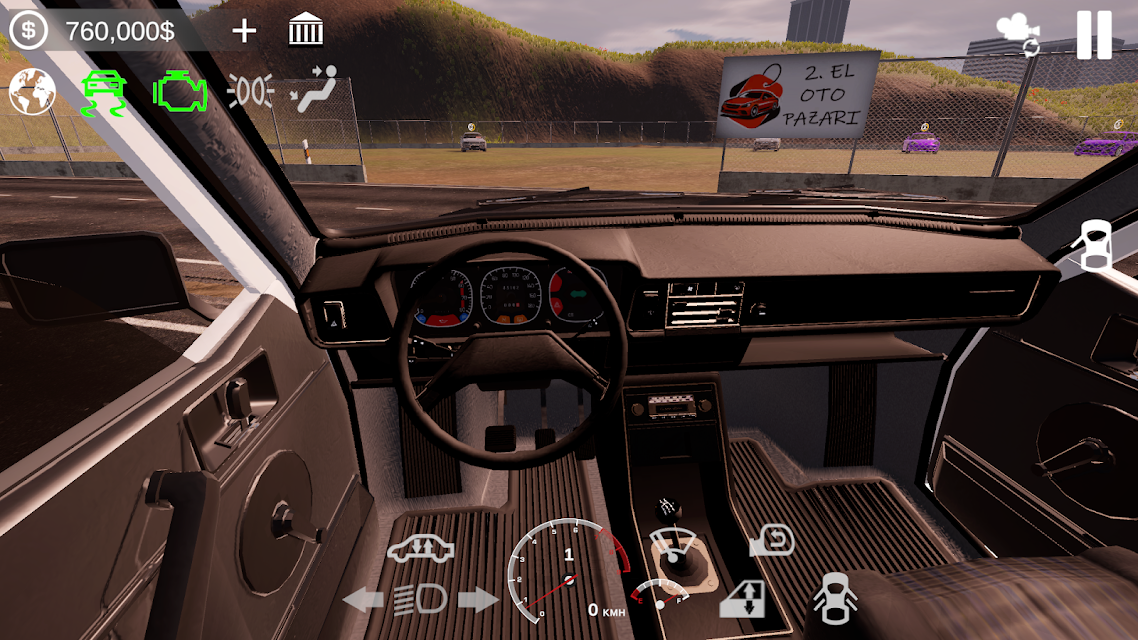Toggle the interior cabin light icon
The image size is (1138, 640).
pyautogui.click(x=250, y=93)
